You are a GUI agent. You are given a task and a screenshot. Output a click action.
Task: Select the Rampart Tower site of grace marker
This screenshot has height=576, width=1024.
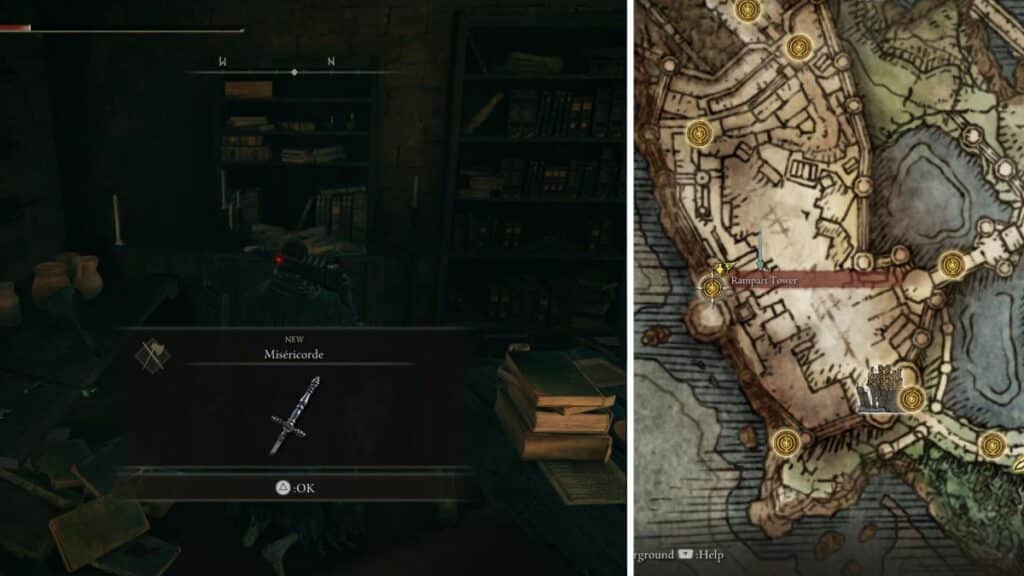pos(712,288)
